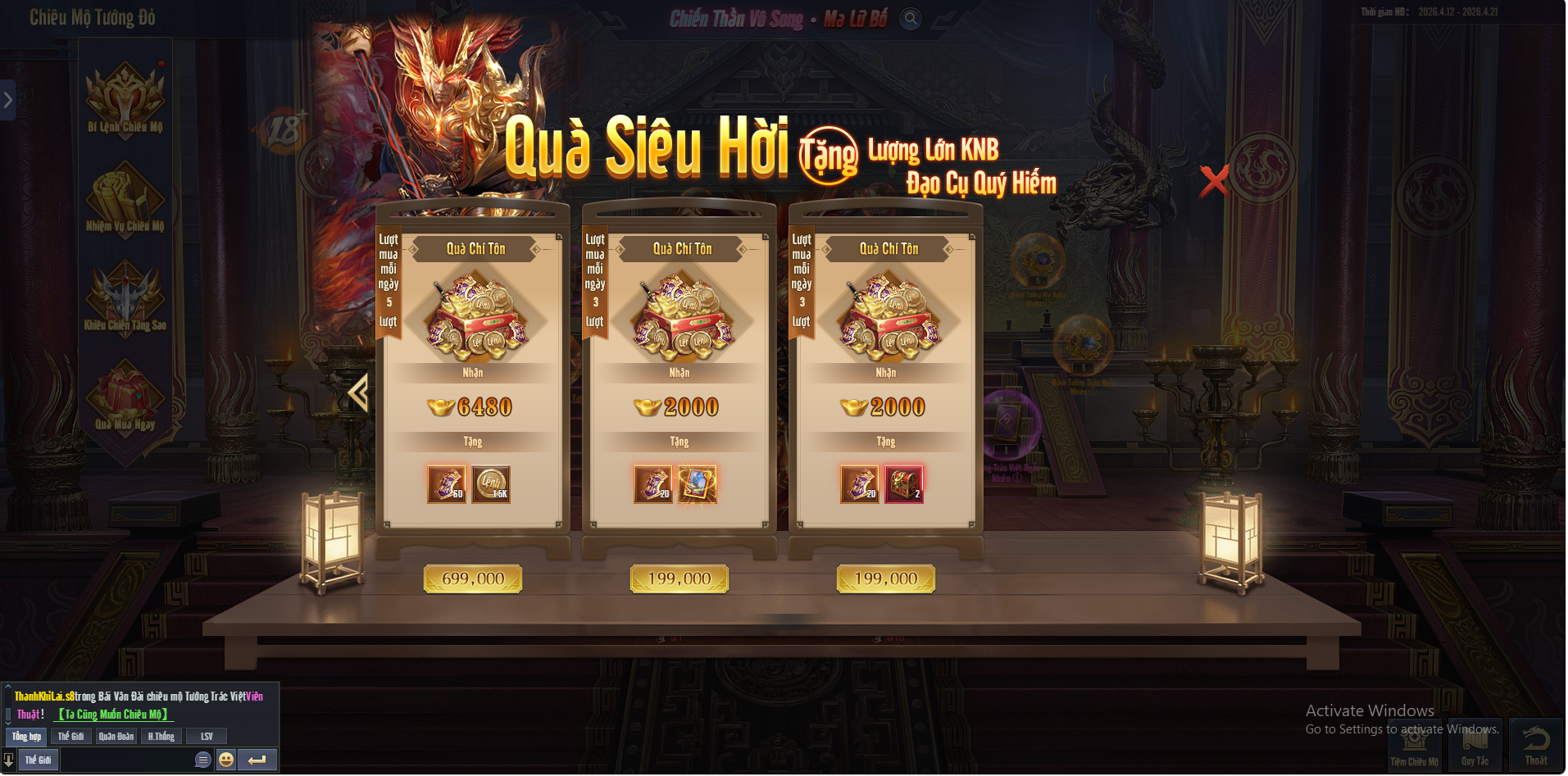Open the Thế Giới chat channel dropdown
The width and height of the screenshot is (1568, 776).
[x=38, y=760]
